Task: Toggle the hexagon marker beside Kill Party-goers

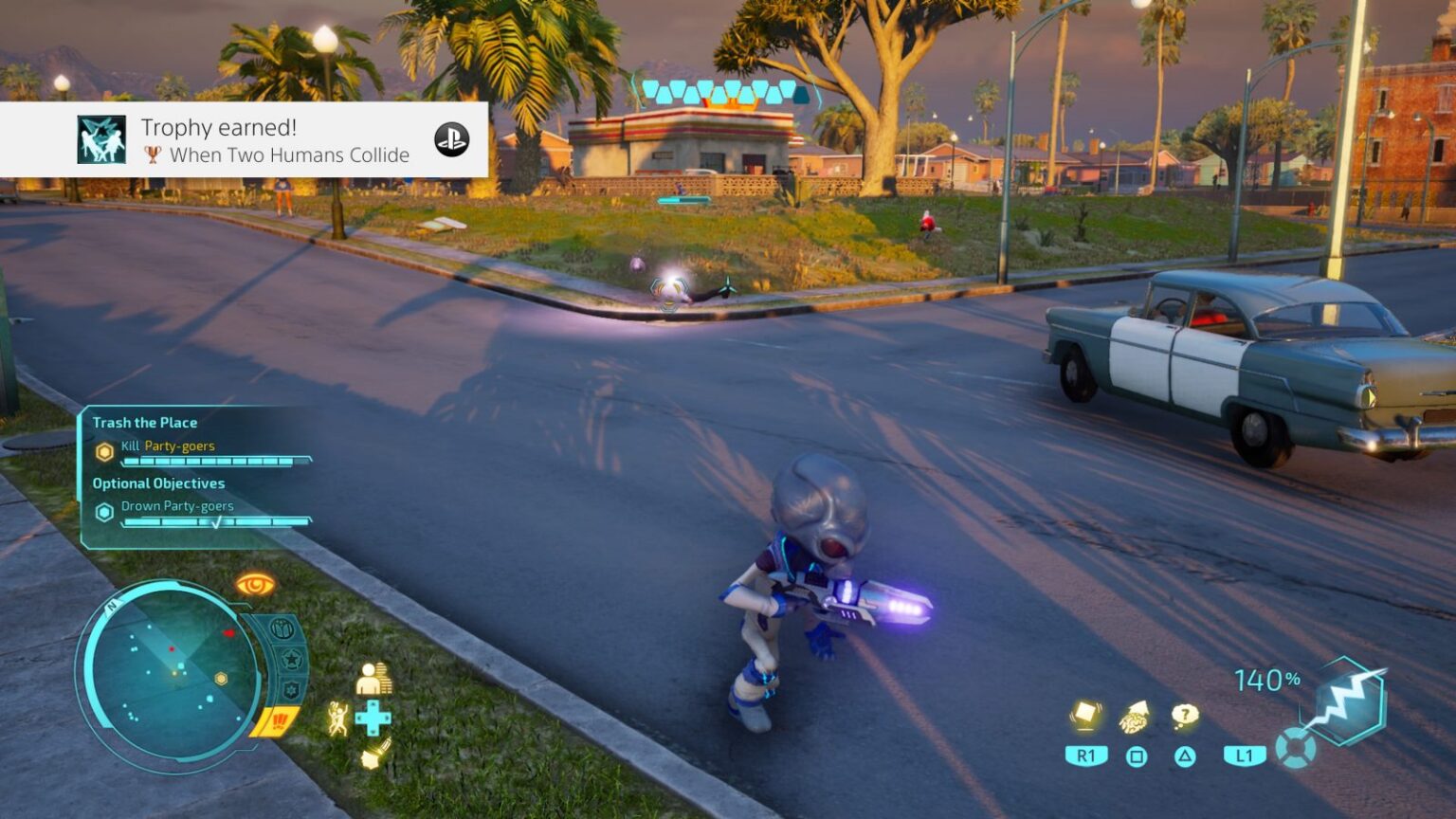Action: click(x=104, y=450)
